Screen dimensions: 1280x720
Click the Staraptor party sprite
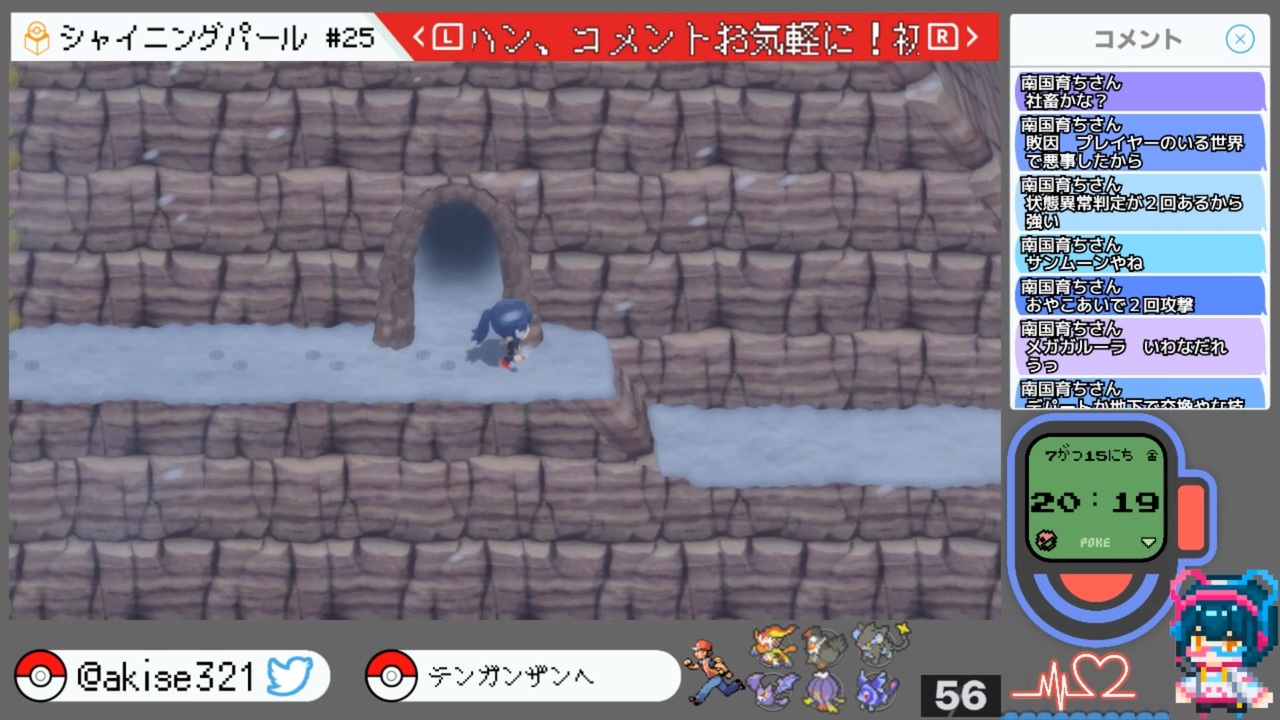pos(822,647)
